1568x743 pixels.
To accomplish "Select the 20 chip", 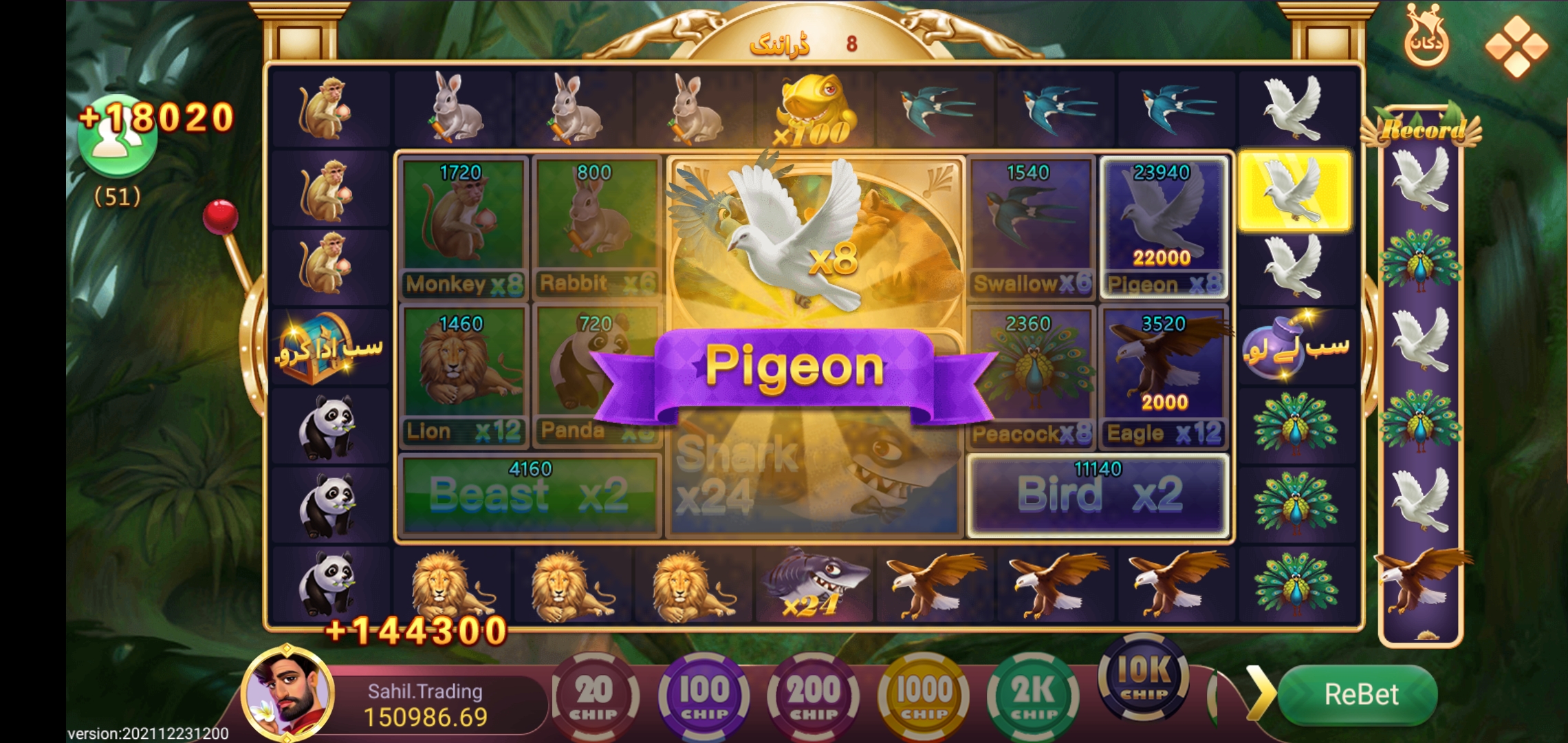I will tap(596, 695).
